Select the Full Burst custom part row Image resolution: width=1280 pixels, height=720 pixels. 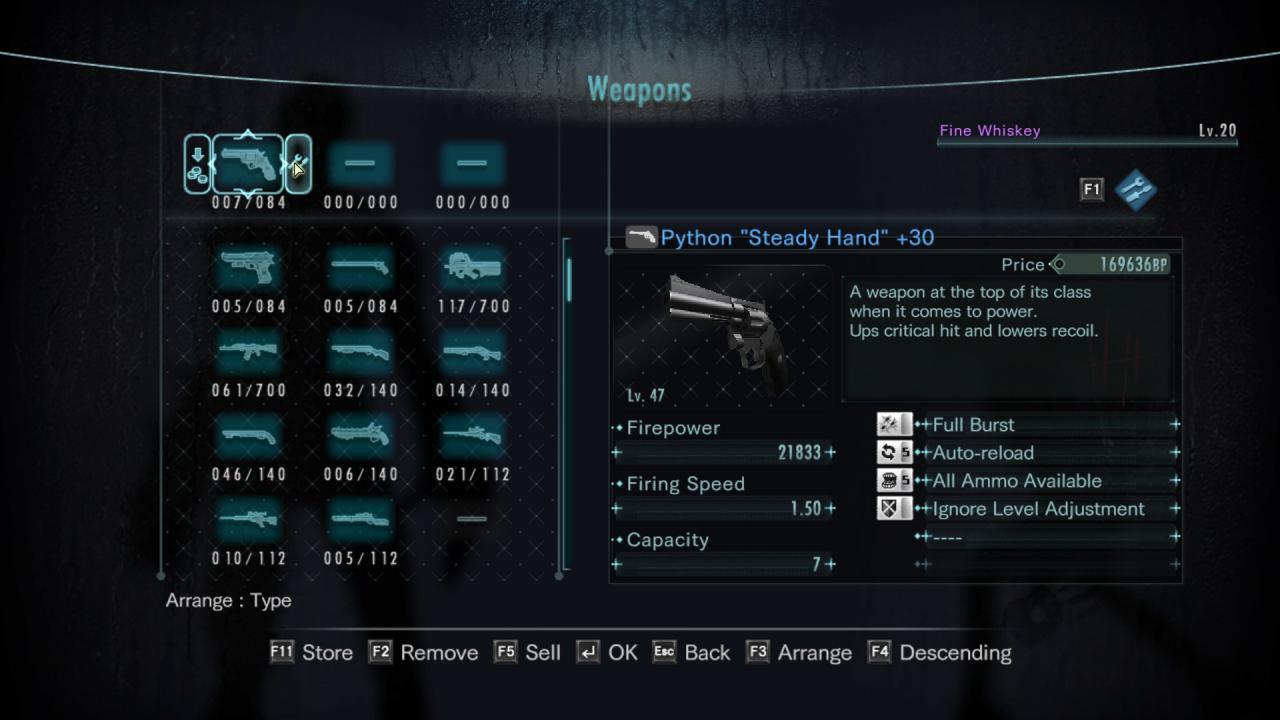1045,425
